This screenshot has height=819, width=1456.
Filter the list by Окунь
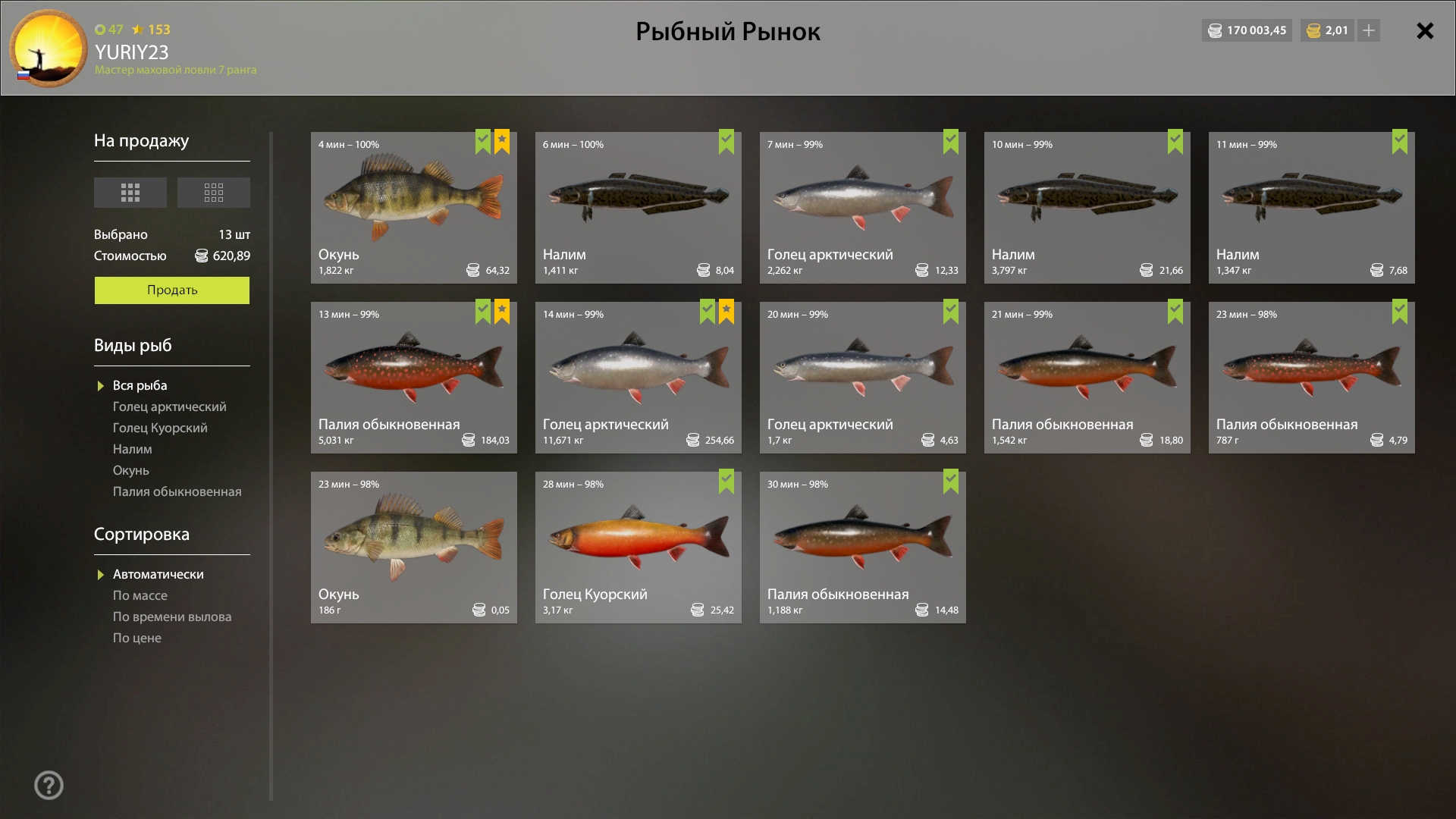130,470
